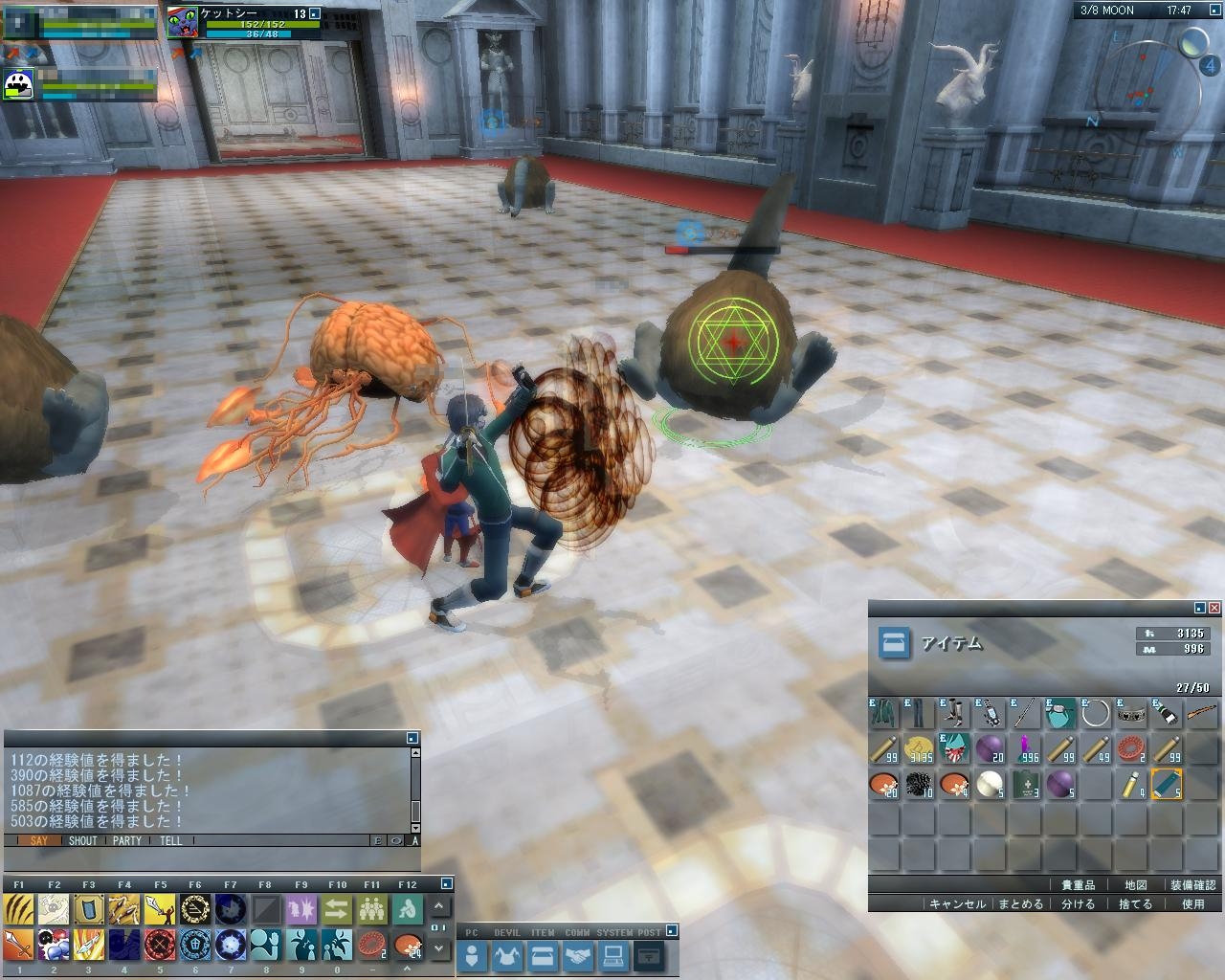Select the rifle in the inventory
The image size is (1225, 980).
(1201, 713)
